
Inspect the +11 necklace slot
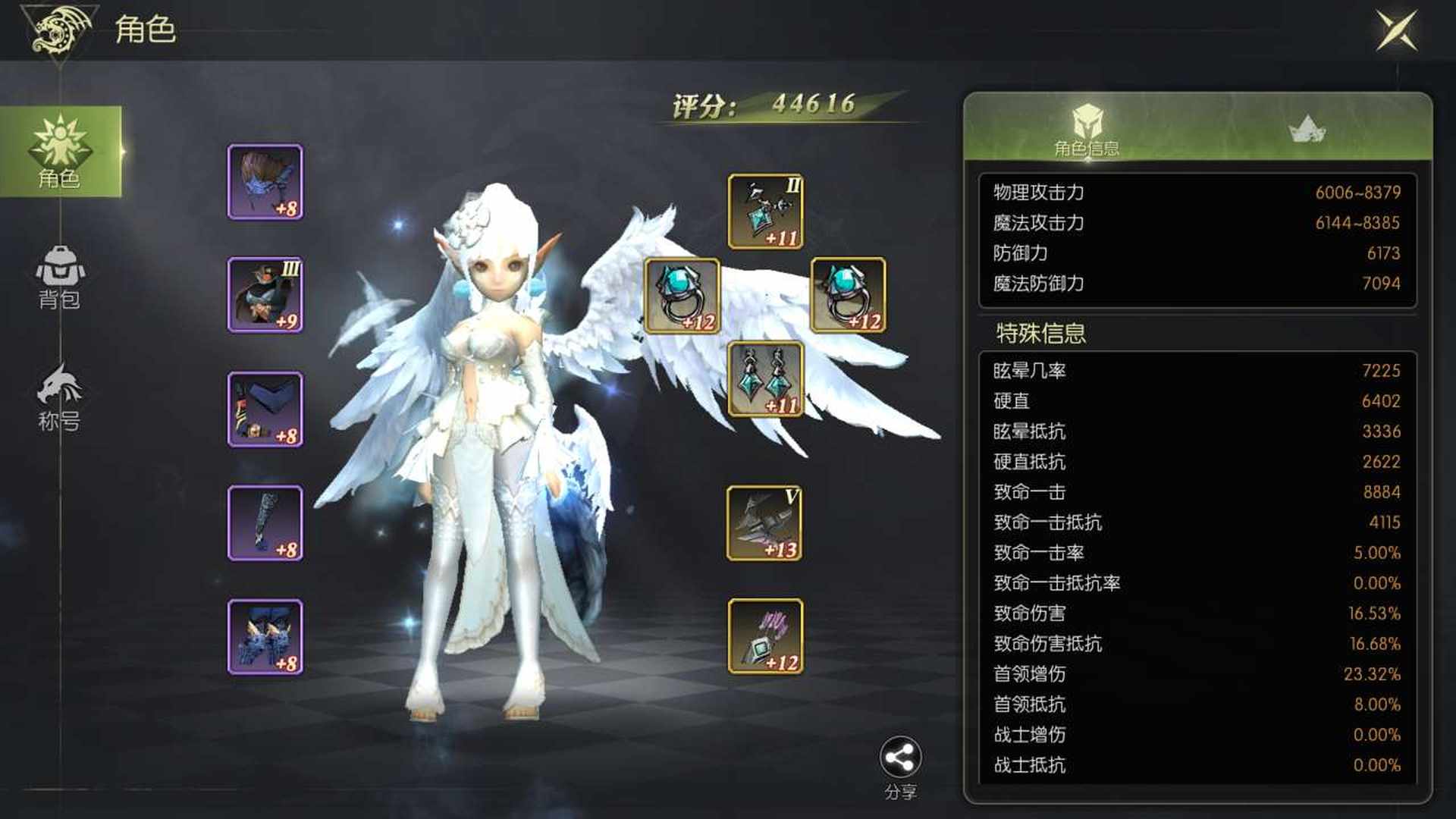pyautogui.click(x=765, y=212)
